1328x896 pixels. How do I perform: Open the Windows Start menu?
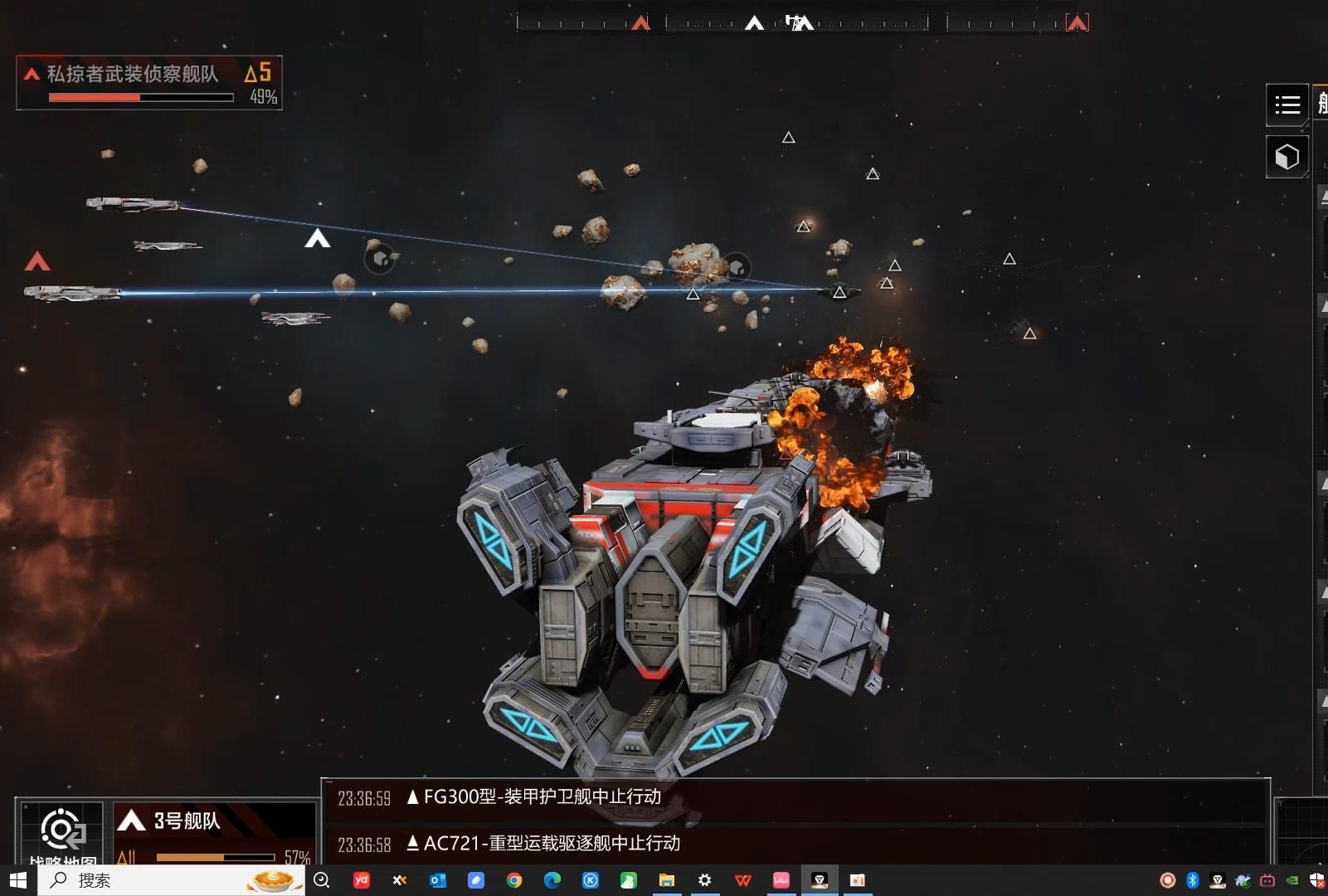18,880
